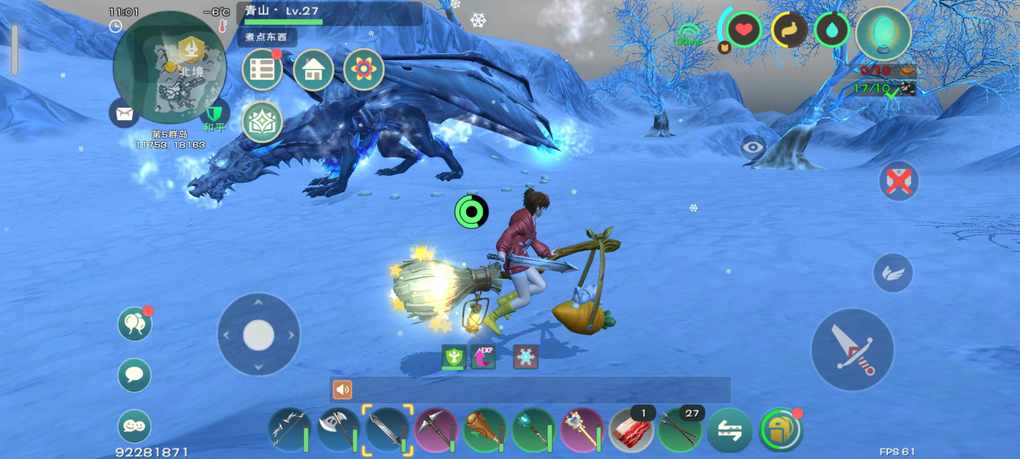Open the backpack inventory button
This screenshot has width=1020, height=459.
780,430
